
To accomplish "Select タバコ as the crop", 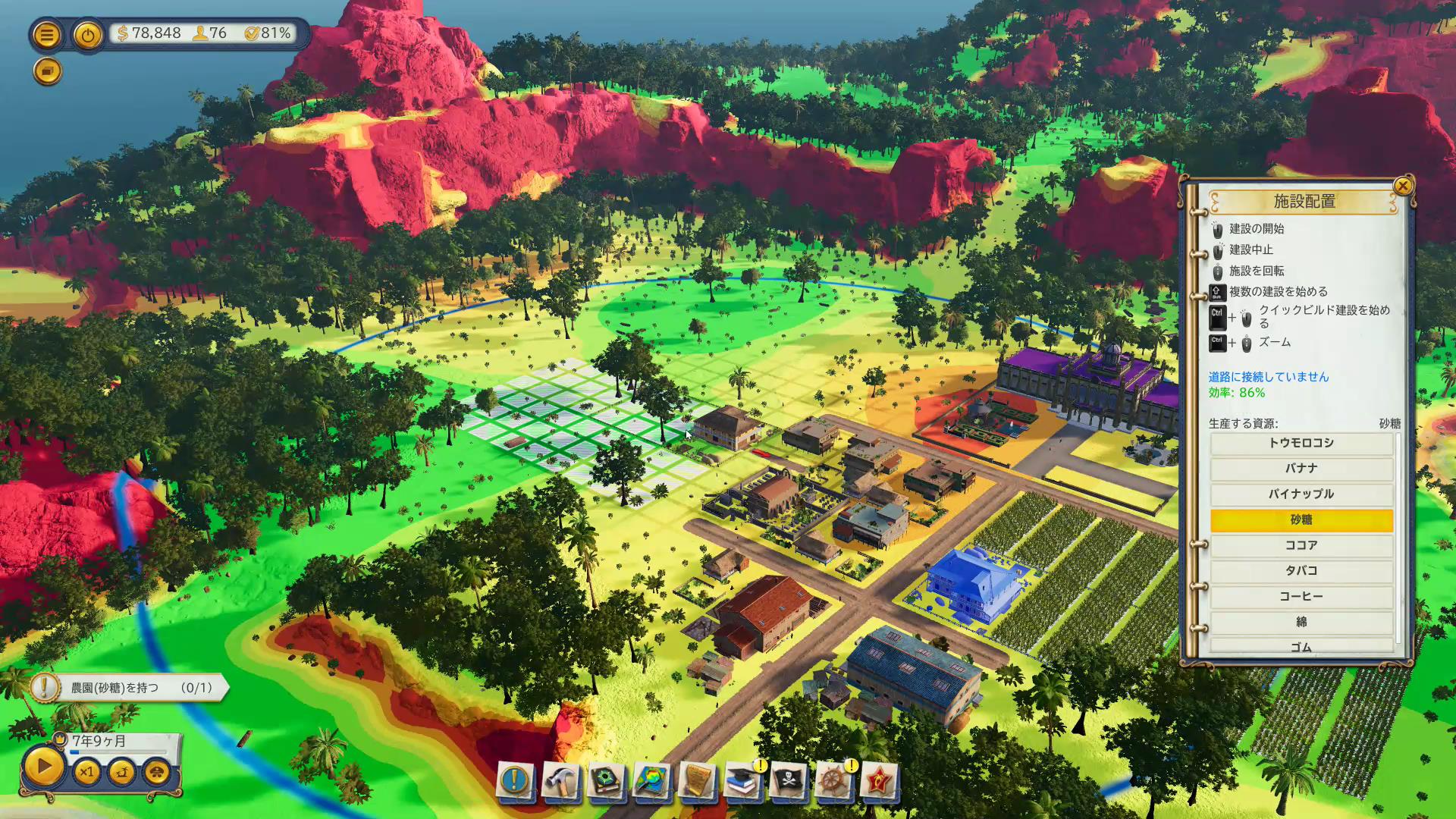I will (1301, 571).
